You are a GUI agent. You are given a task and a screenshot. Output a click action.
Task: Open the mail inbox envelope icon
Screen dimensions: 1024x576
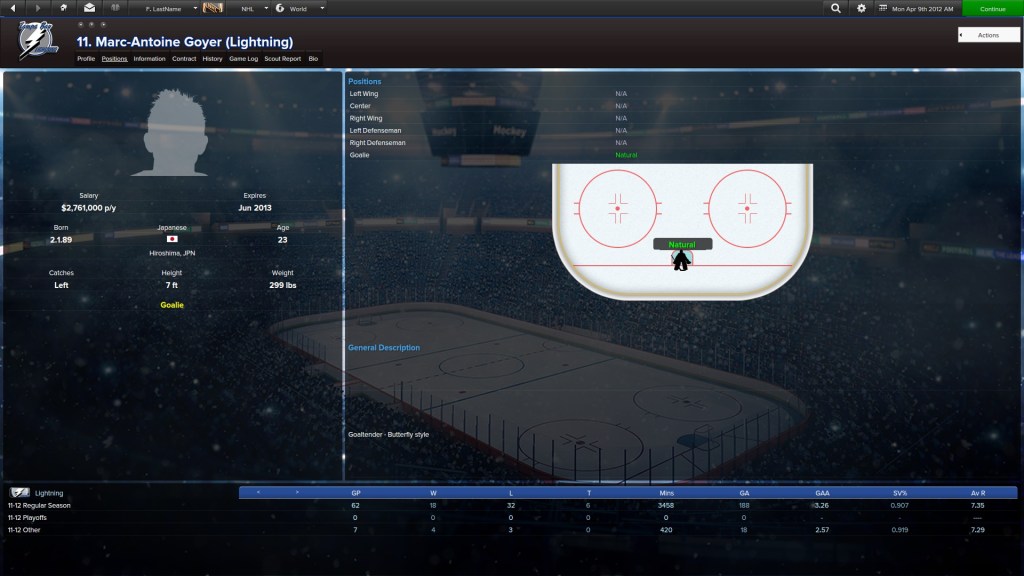pyautogui.click(x=89, y=8)
